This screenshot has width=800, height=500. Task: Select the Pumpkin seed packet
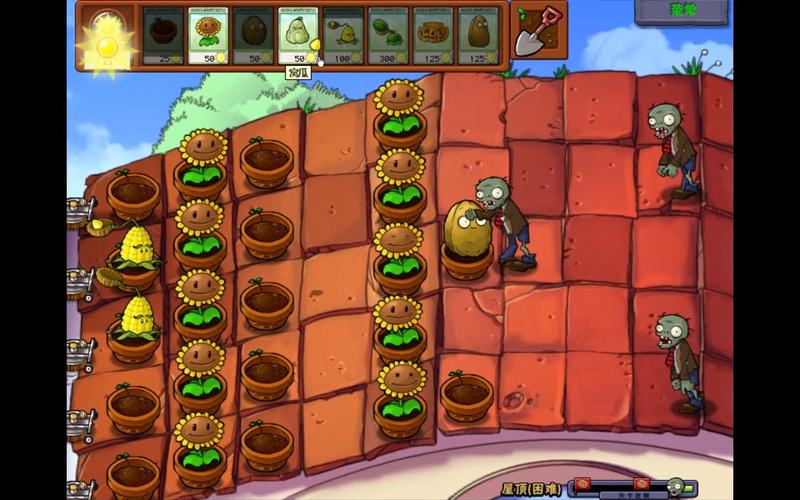[432, 35]
